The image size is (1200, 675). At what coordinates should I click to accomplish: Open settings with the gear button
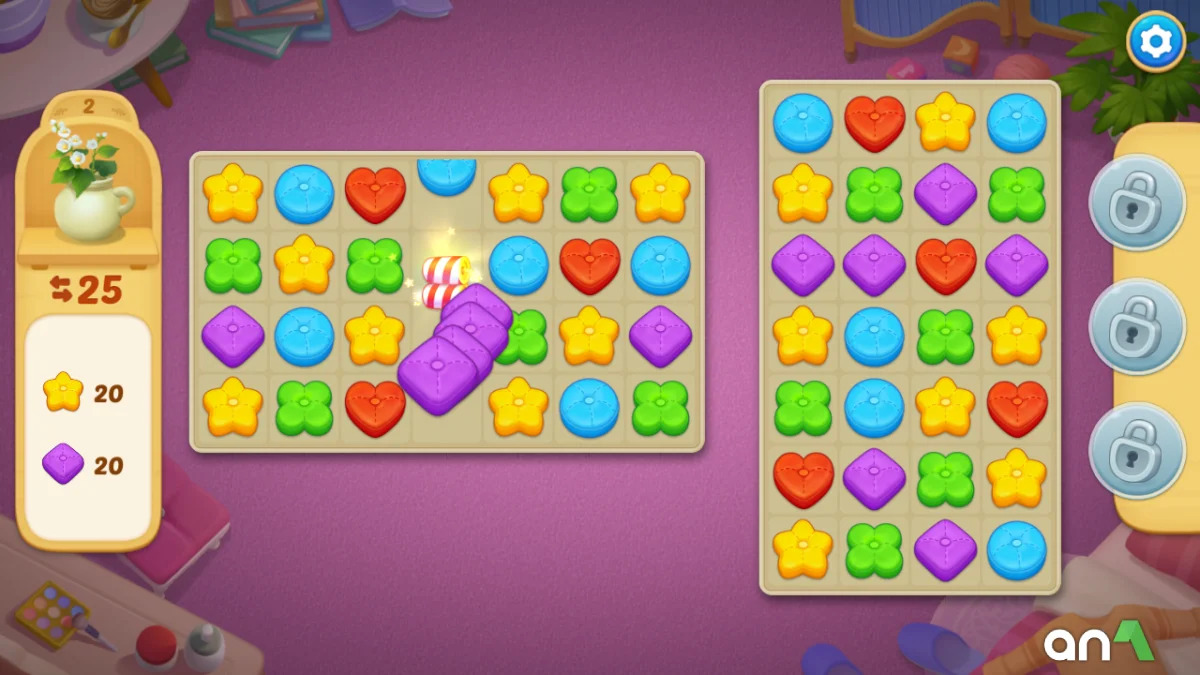pyautogui.click(x=1156, y=41)
